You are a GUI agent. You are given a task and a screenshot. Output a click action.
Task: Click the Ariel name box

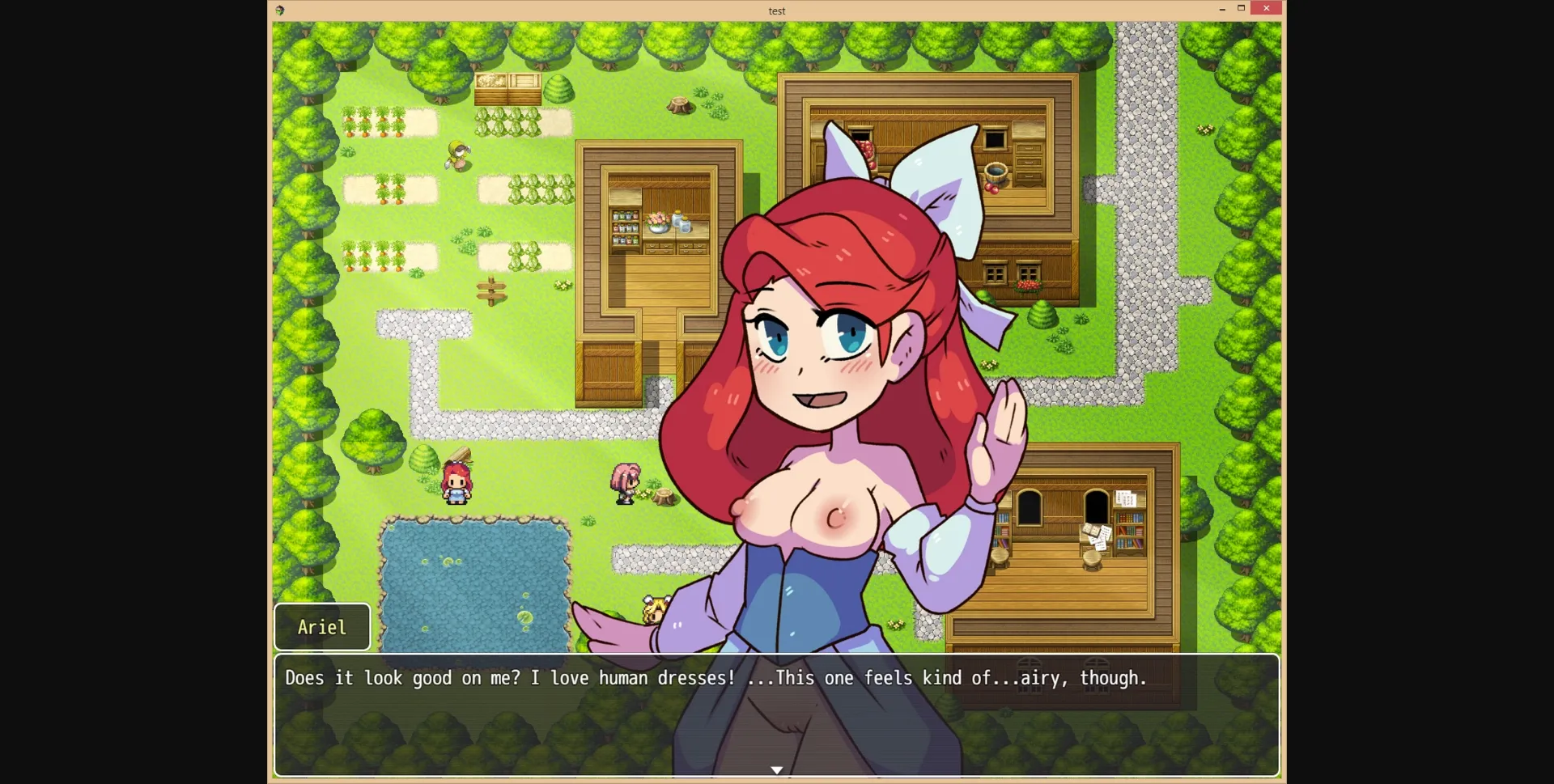321,626
